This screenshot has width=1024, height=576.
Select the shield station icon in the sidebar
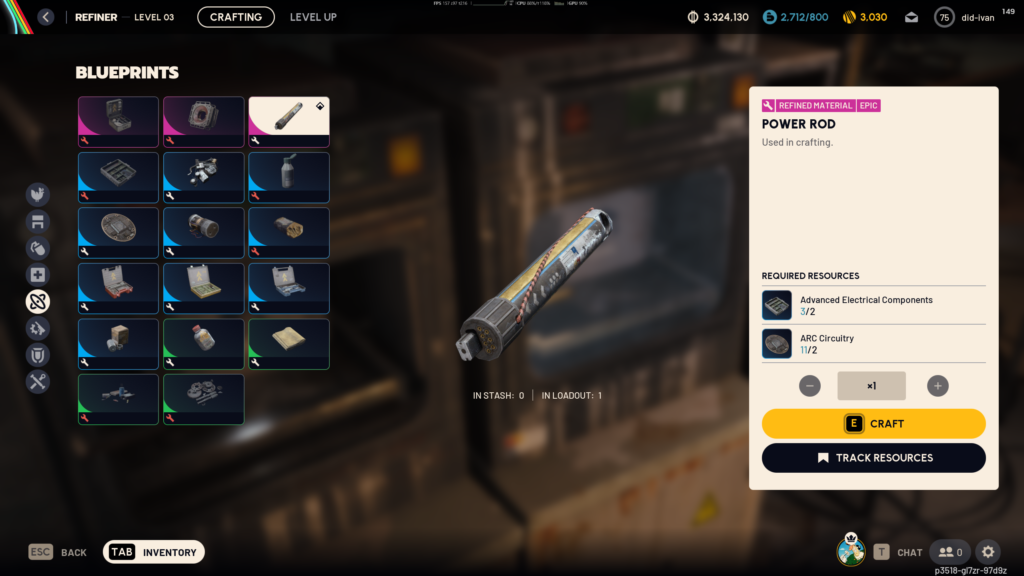coord(38,354)
